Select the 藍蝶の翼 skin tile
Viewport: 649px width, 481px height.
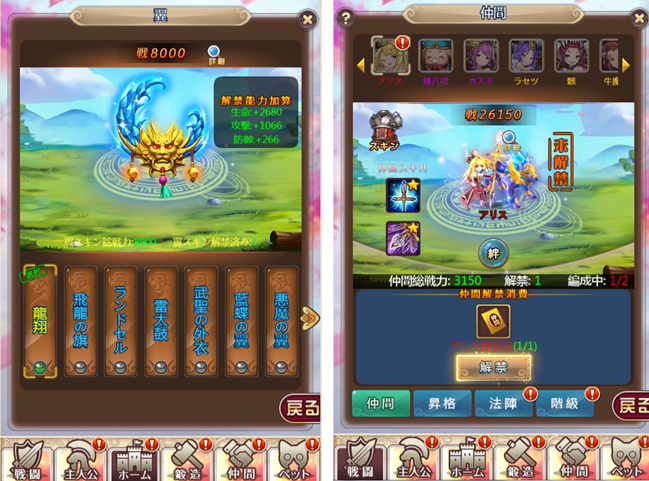[x=243, y=321]
